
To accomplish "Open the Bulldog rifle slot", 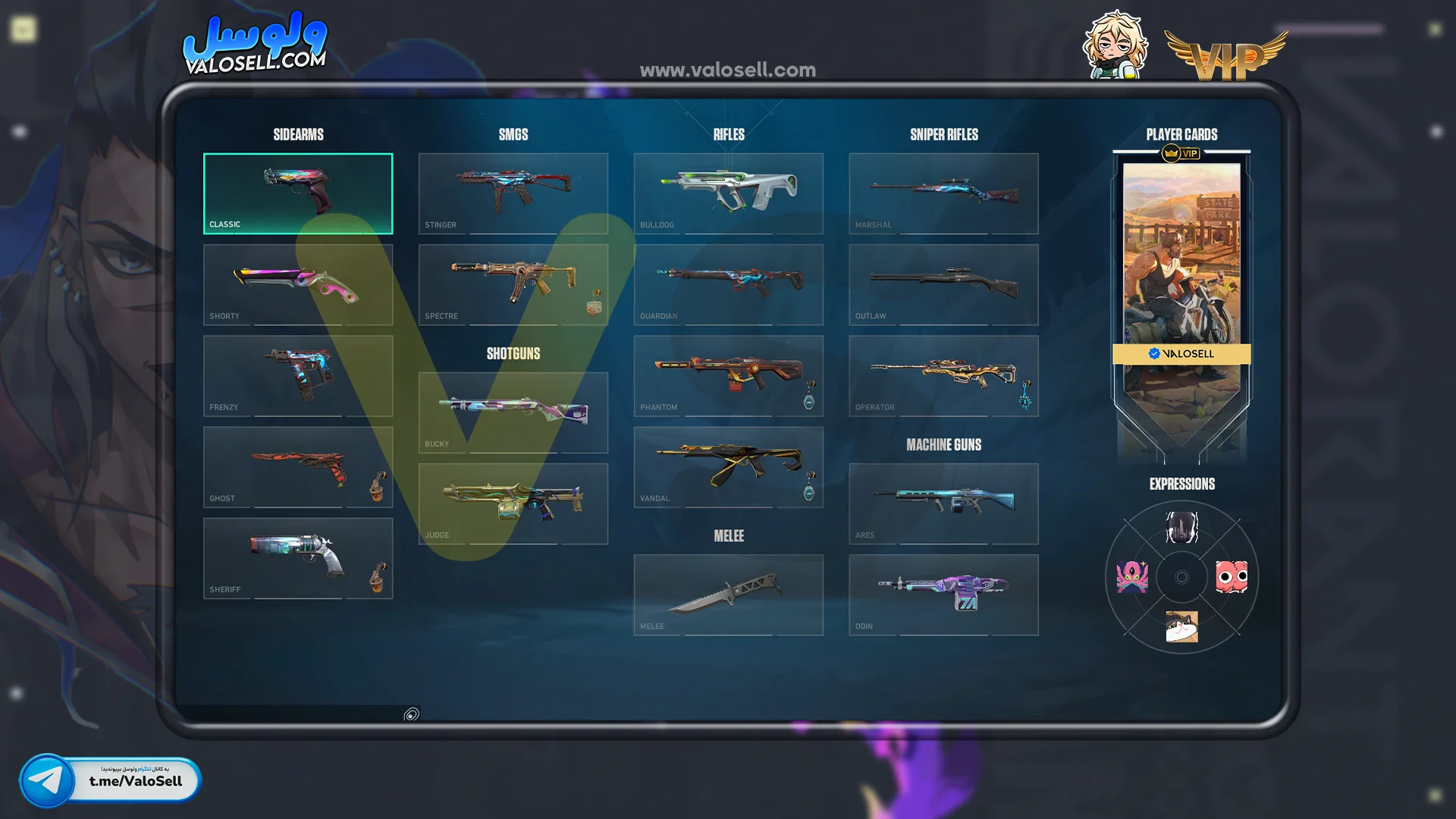I will (x=729, y=193).
